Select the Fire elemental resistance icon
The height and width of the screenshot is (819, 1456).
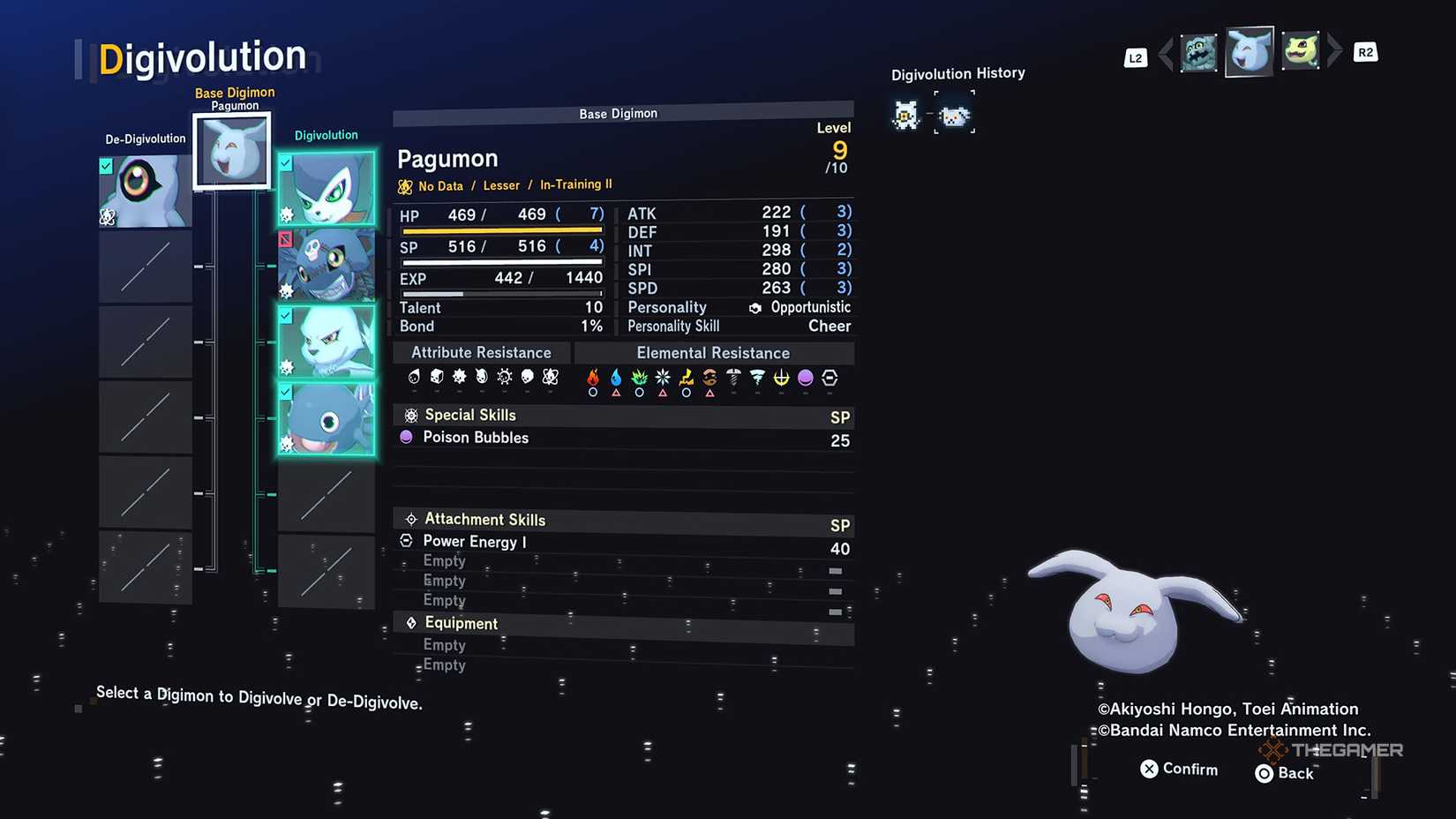[592, 378]
